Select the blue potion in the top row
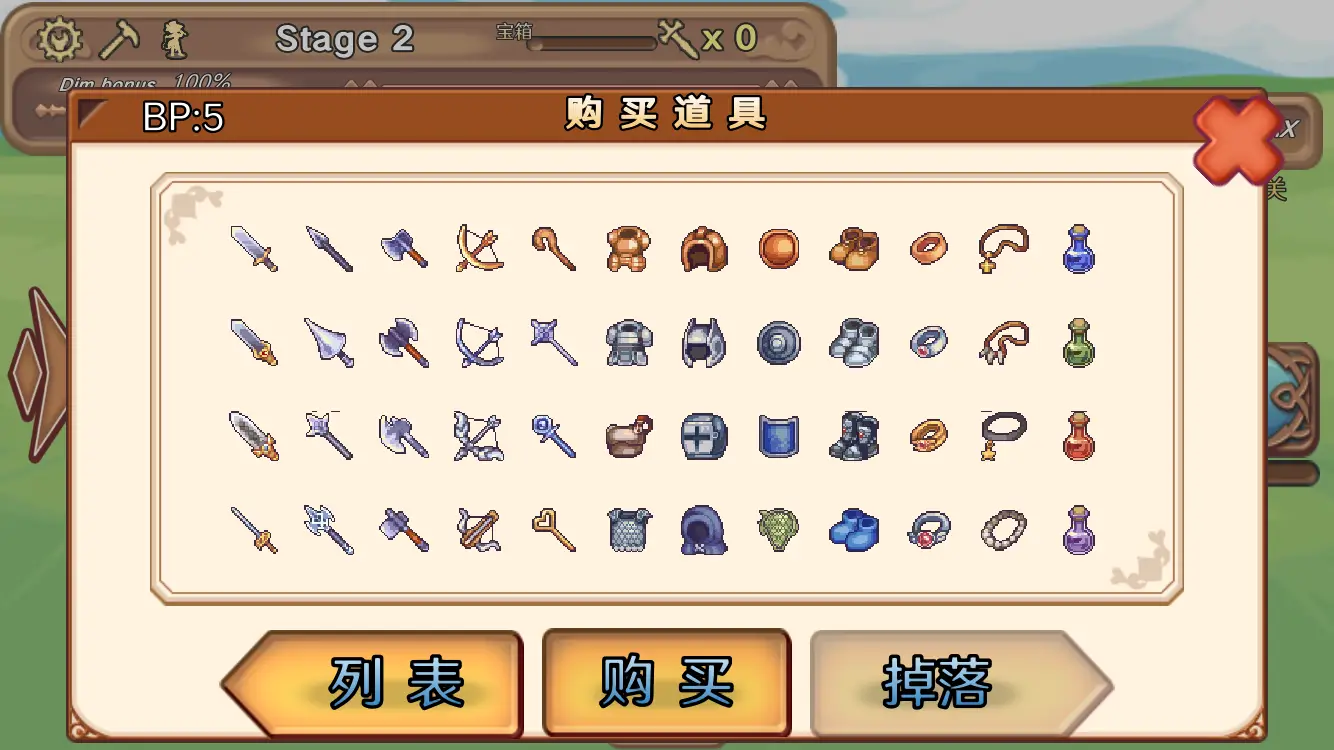 pos(1079,249)
